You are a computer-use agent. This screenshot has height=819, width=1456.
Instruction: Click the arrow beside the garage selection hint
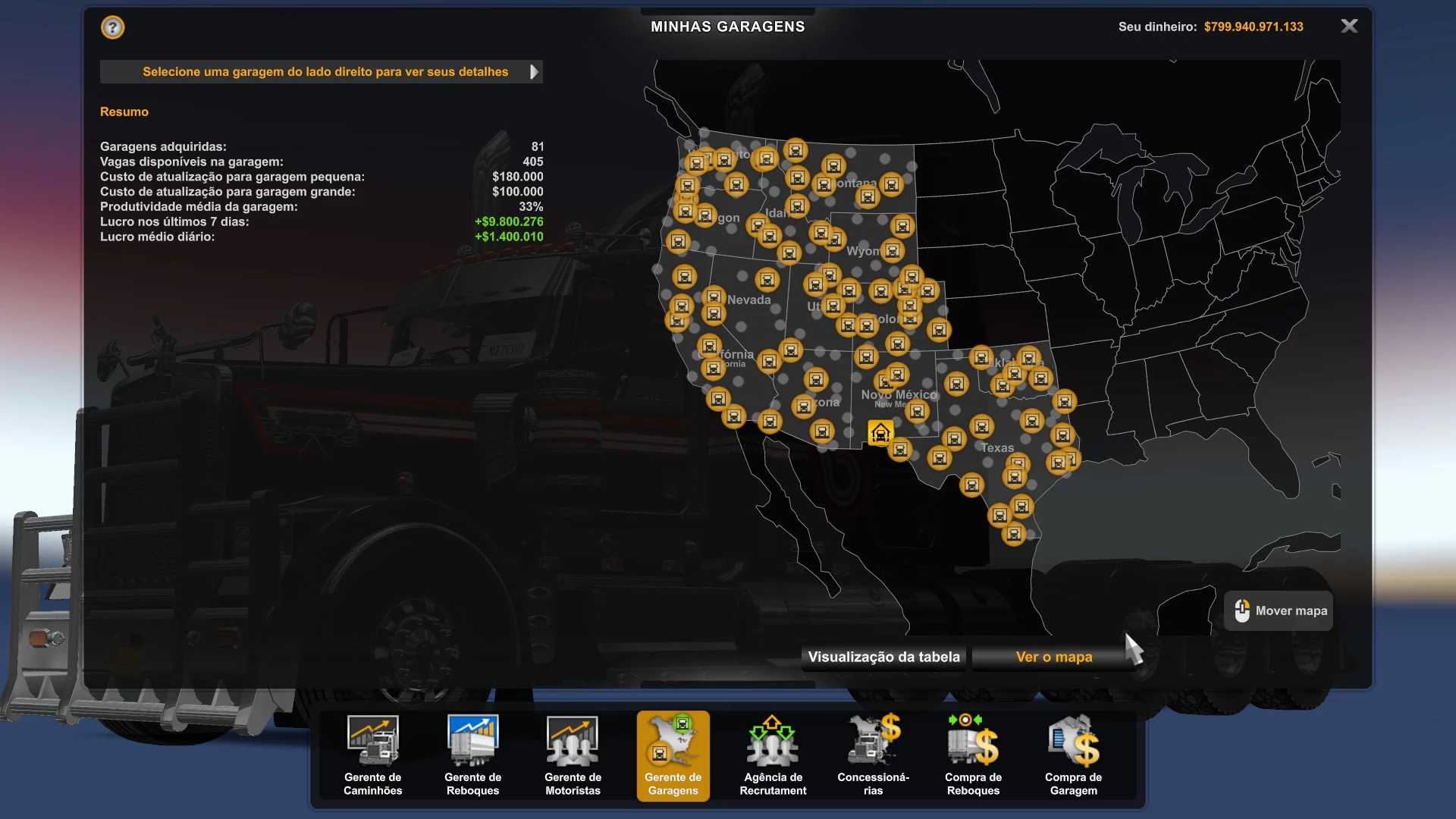[x=534, y=72]
